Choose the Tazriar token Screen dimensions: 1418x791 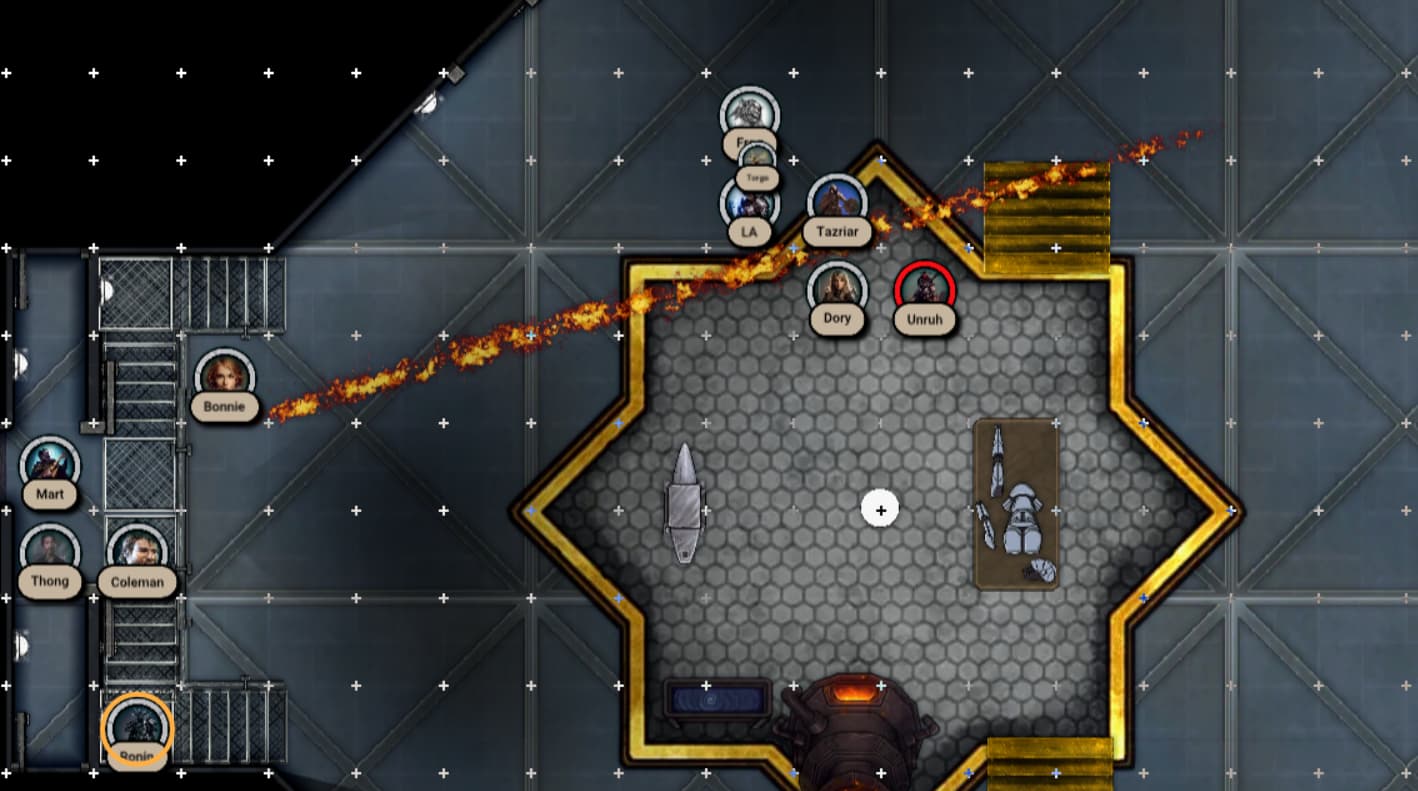837,203
